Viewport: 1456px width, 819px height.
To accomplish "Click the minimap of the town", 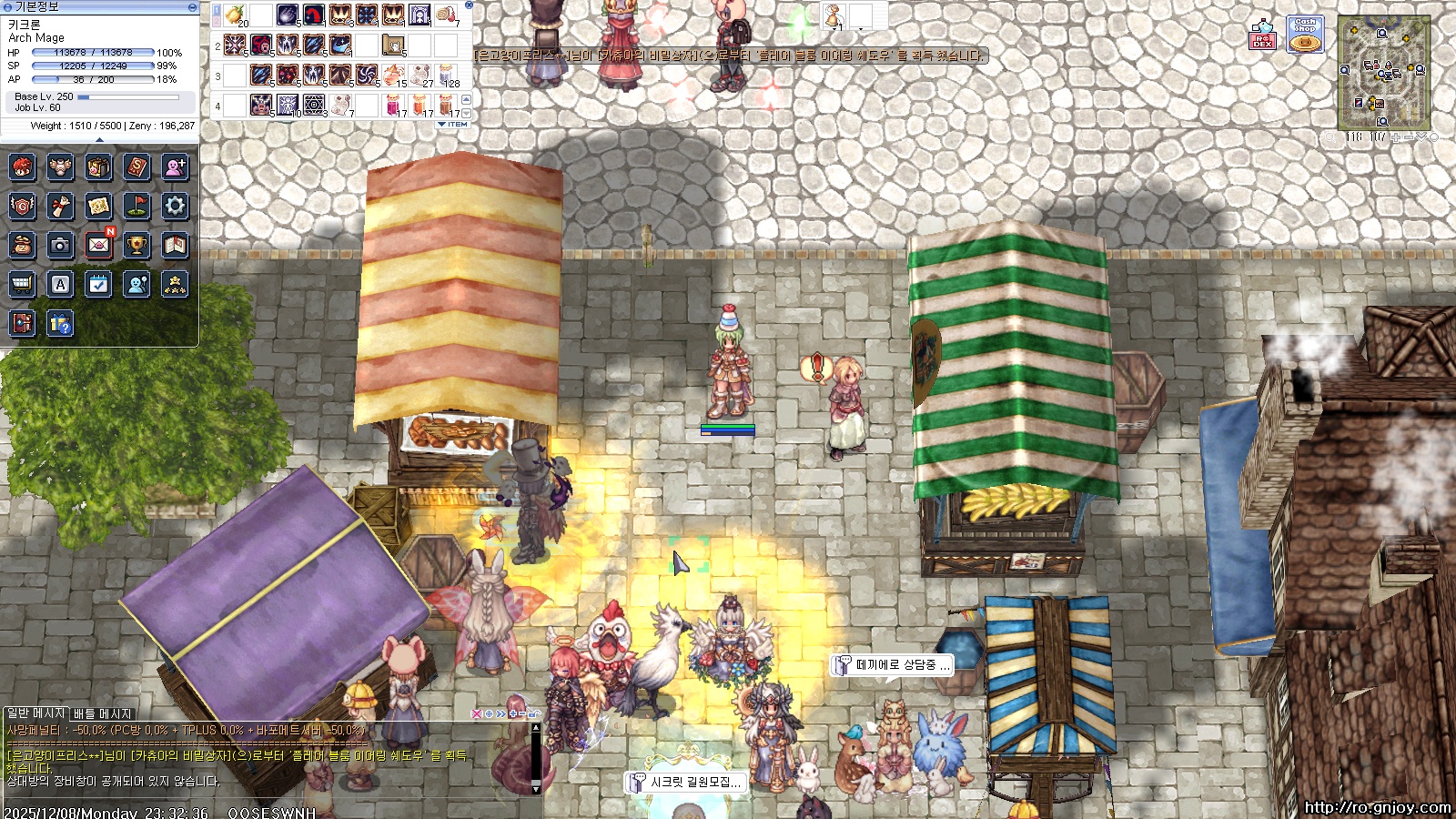I will 1383,73.
